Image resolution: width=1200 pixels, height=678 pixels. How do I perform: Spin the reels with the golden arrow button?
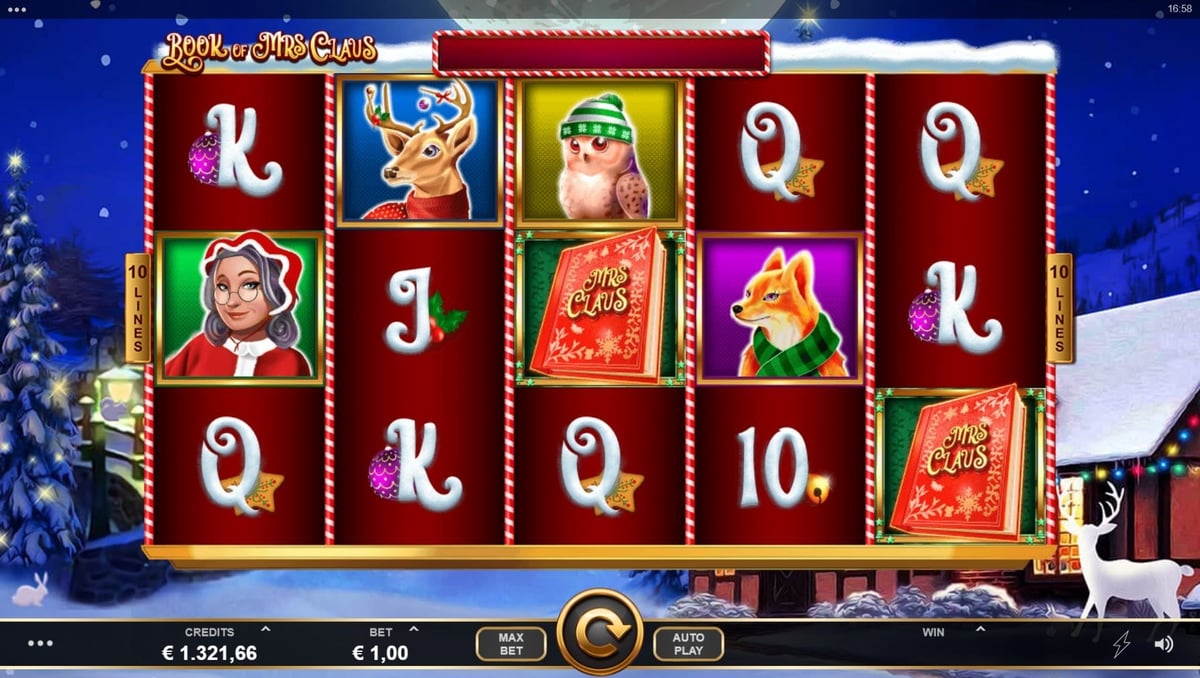click(599, 632)
